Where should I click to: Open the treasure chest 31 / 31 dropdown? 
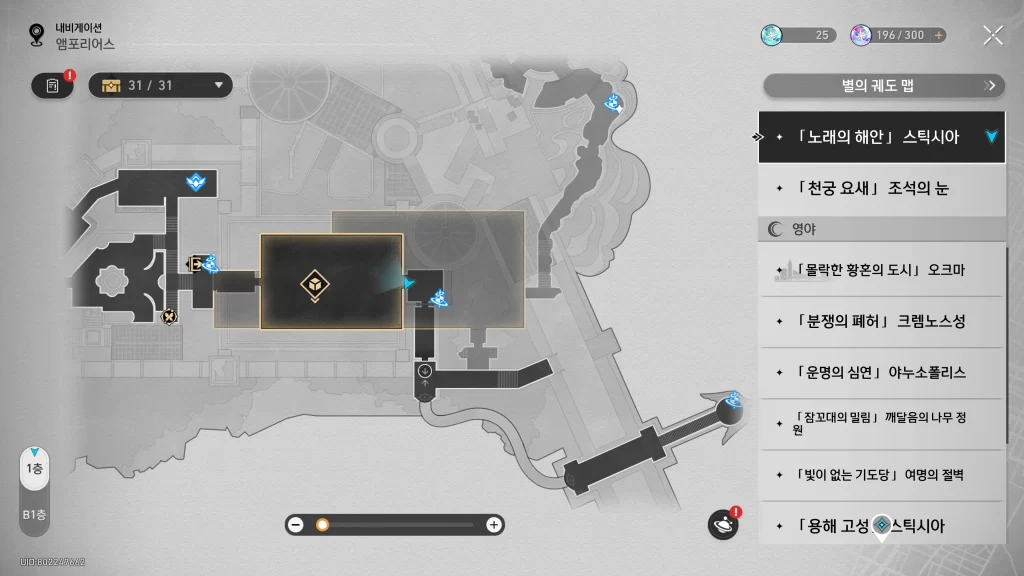point(161,86)
